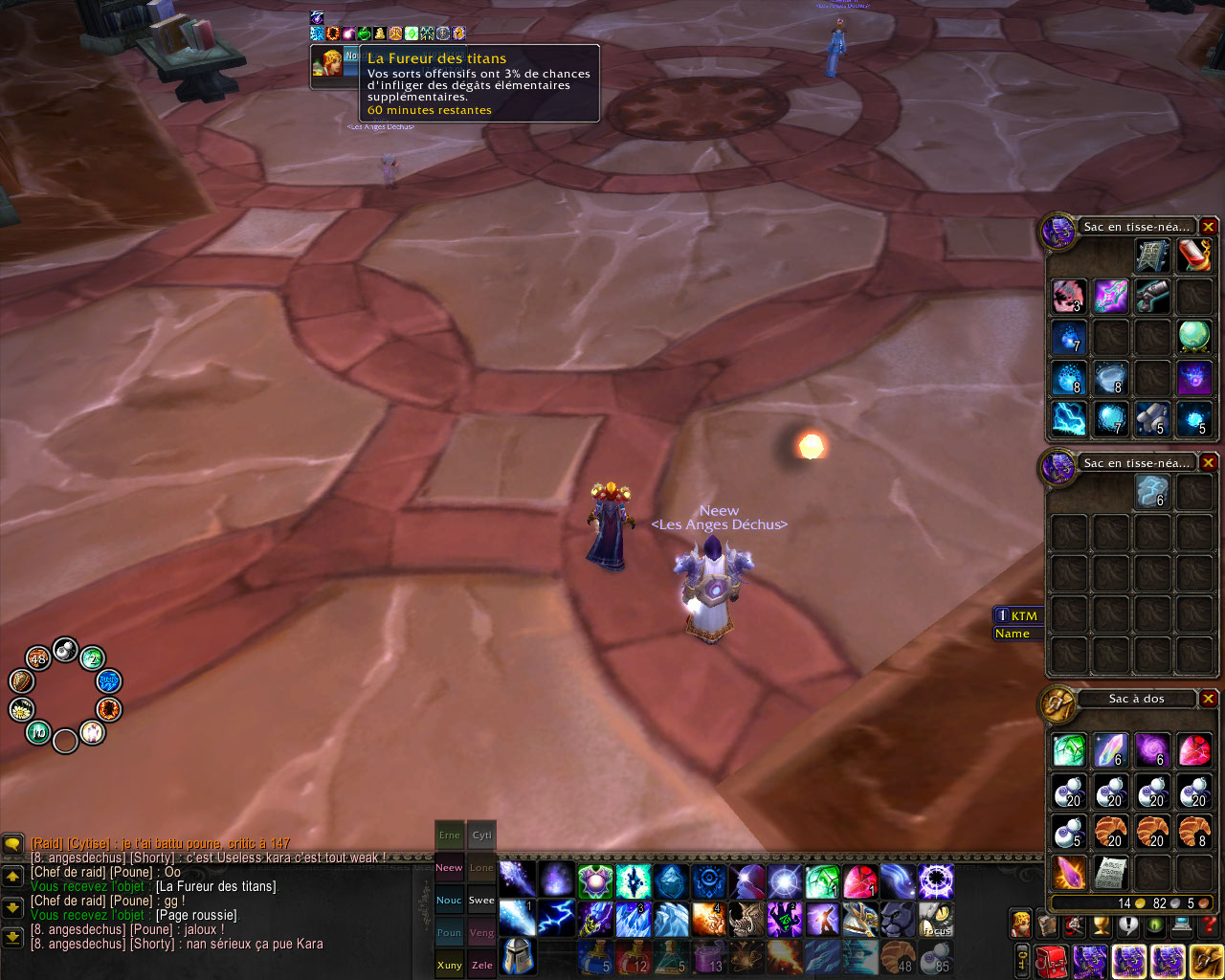This screenshot has width=1225, height=980.
Task: Use the green mana gem
Action: (822, 881)
